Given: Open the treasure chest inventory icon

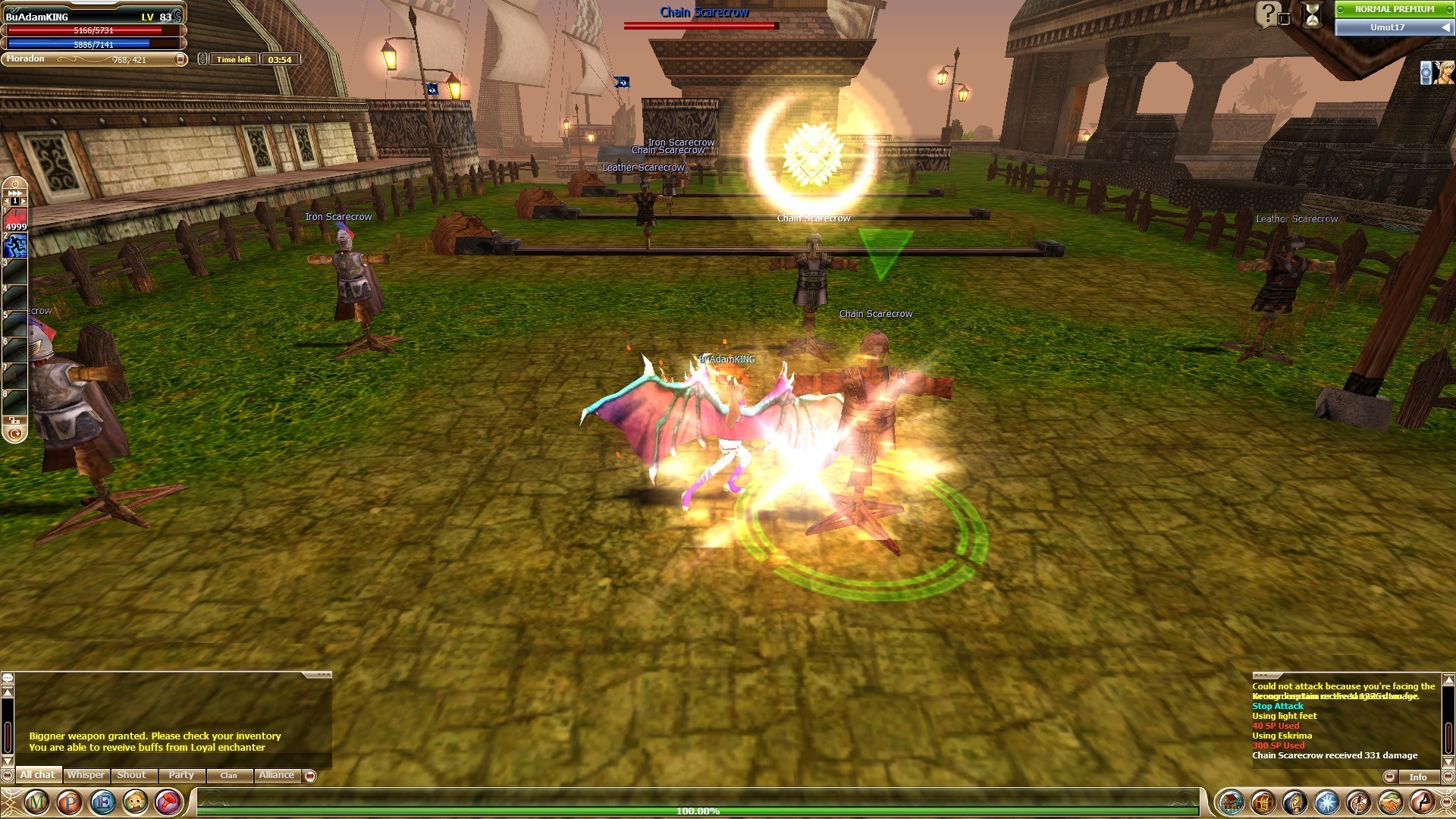Looking at the screenshot, I should point(1263,802).
